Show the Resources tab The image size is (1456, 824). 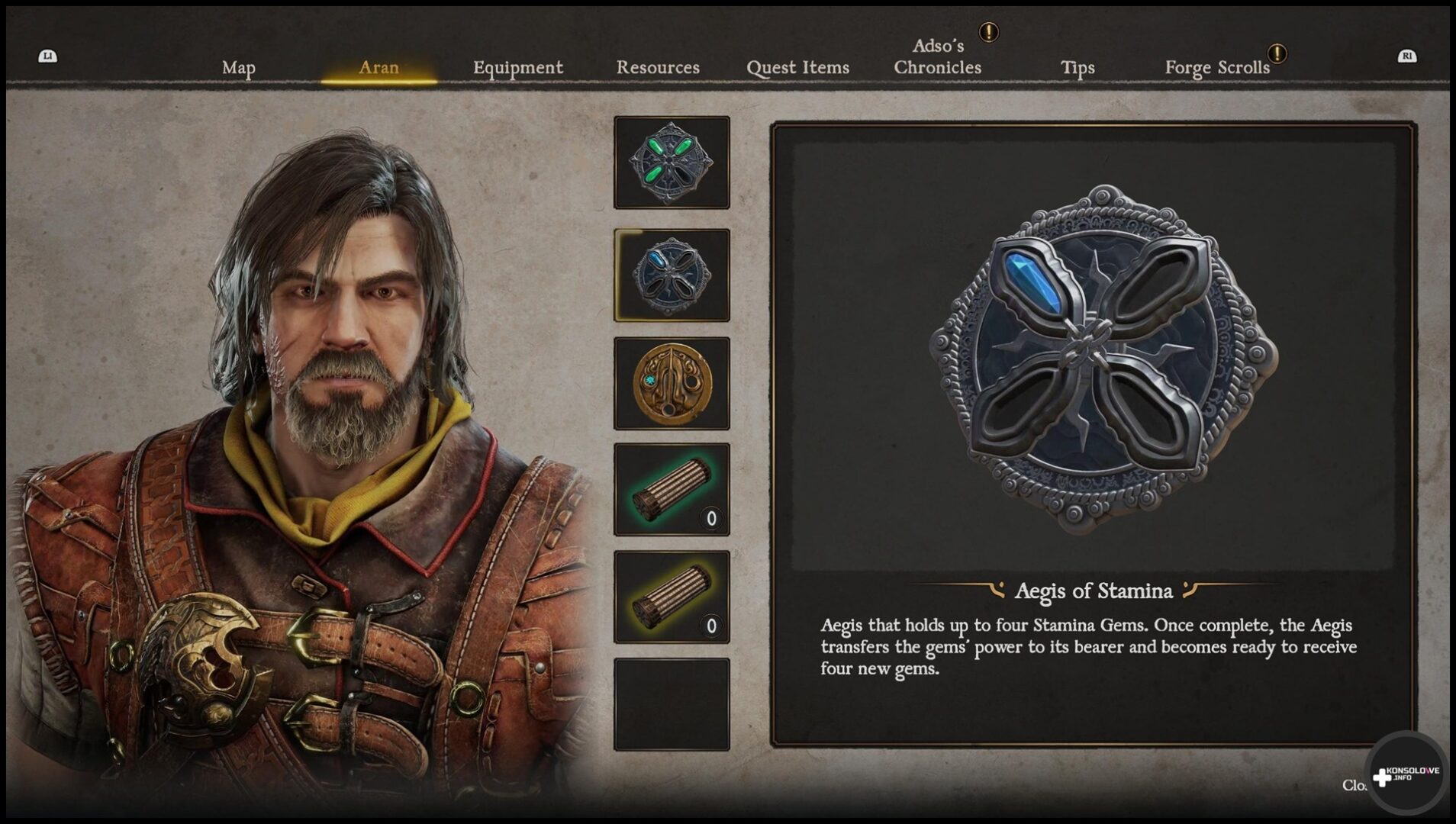pos(658,68)
